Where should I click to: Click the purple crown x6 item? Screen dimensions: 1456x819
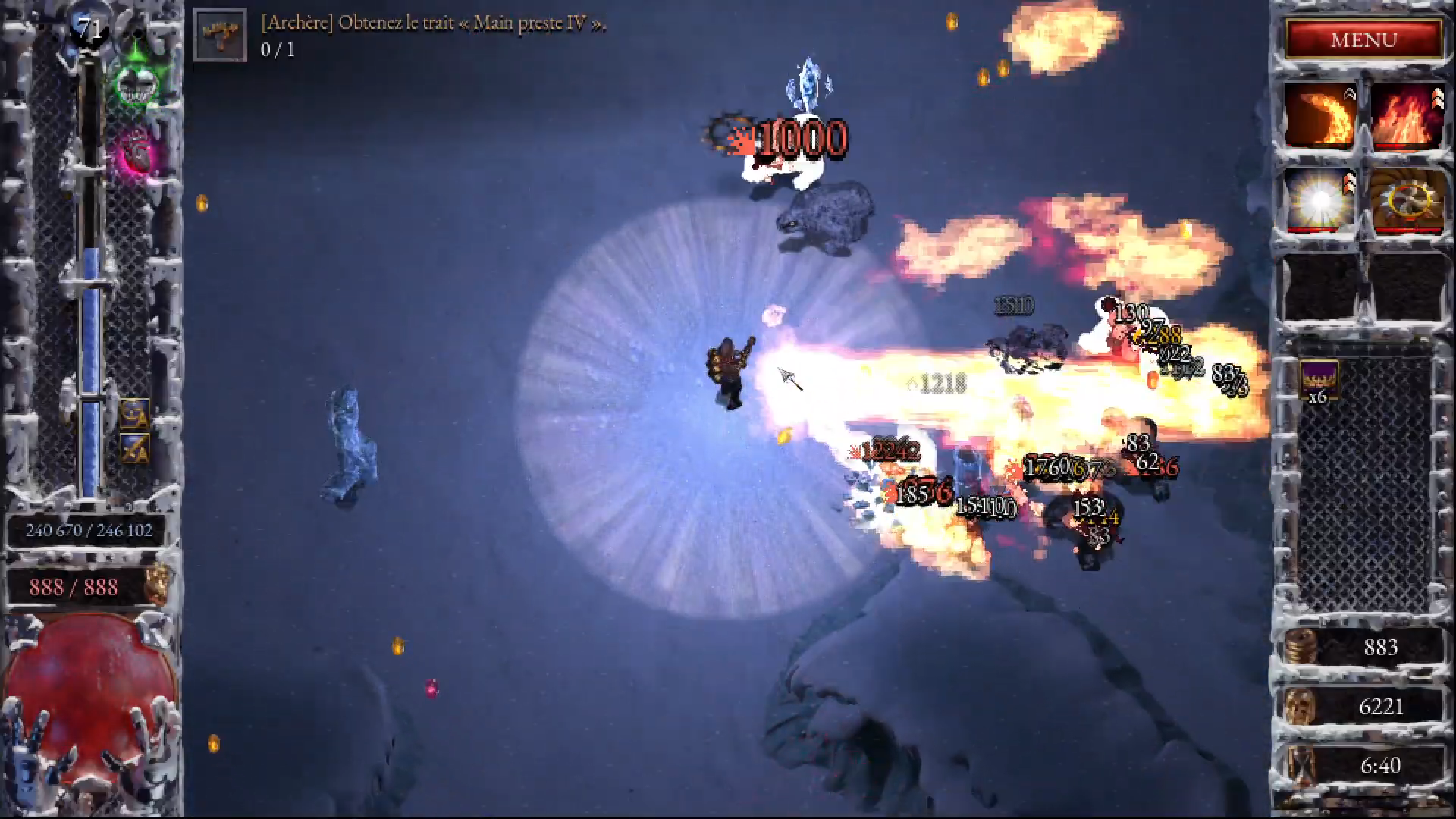click(1319, 380)
